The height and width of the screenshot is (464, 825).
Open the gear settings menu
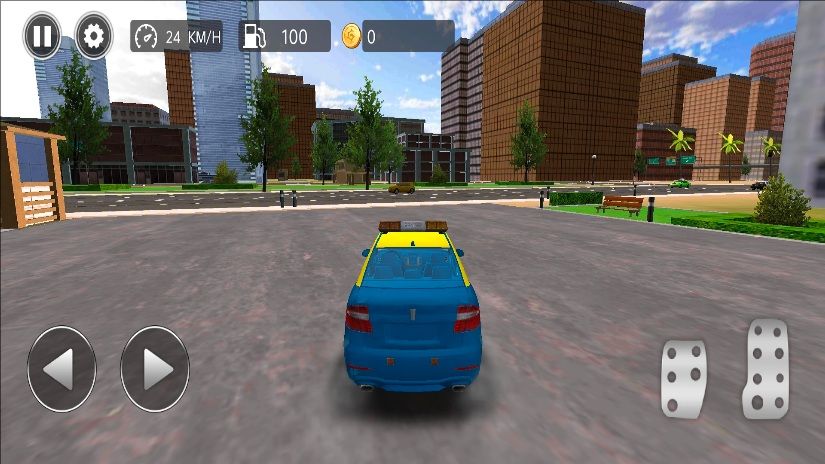coord(94,37)
